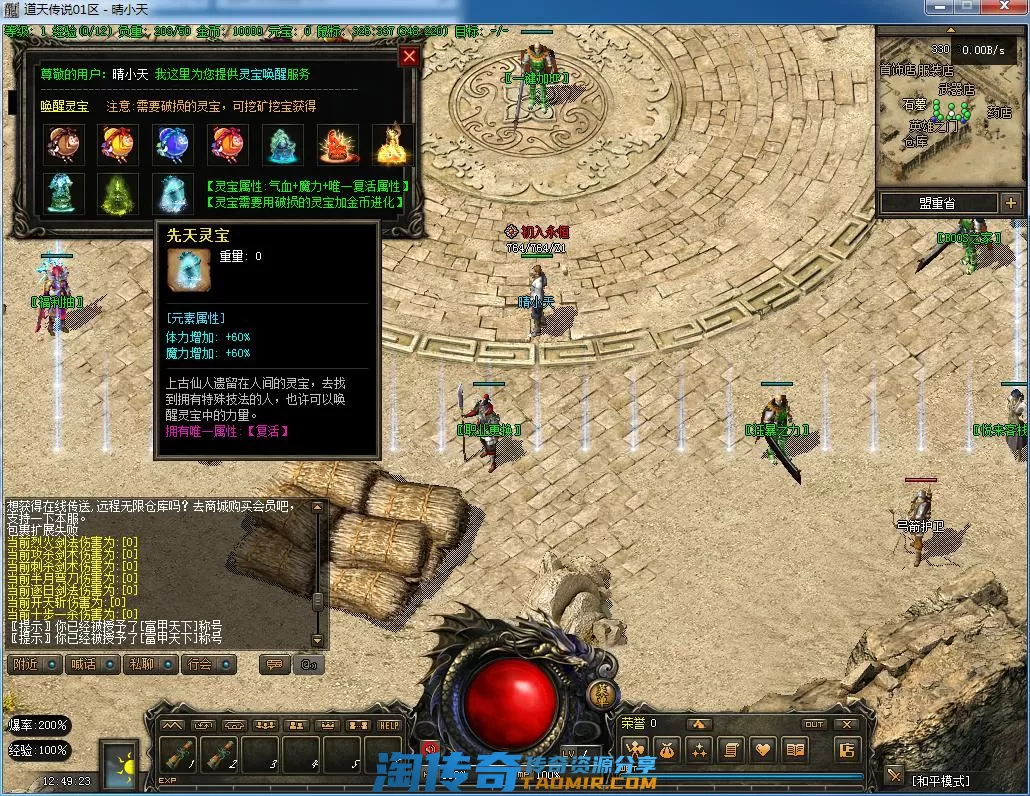The height and width of the screenshot is (796, 1030).
Task: Select the golden flame spirit treasure icon
Action: (392, 145)
